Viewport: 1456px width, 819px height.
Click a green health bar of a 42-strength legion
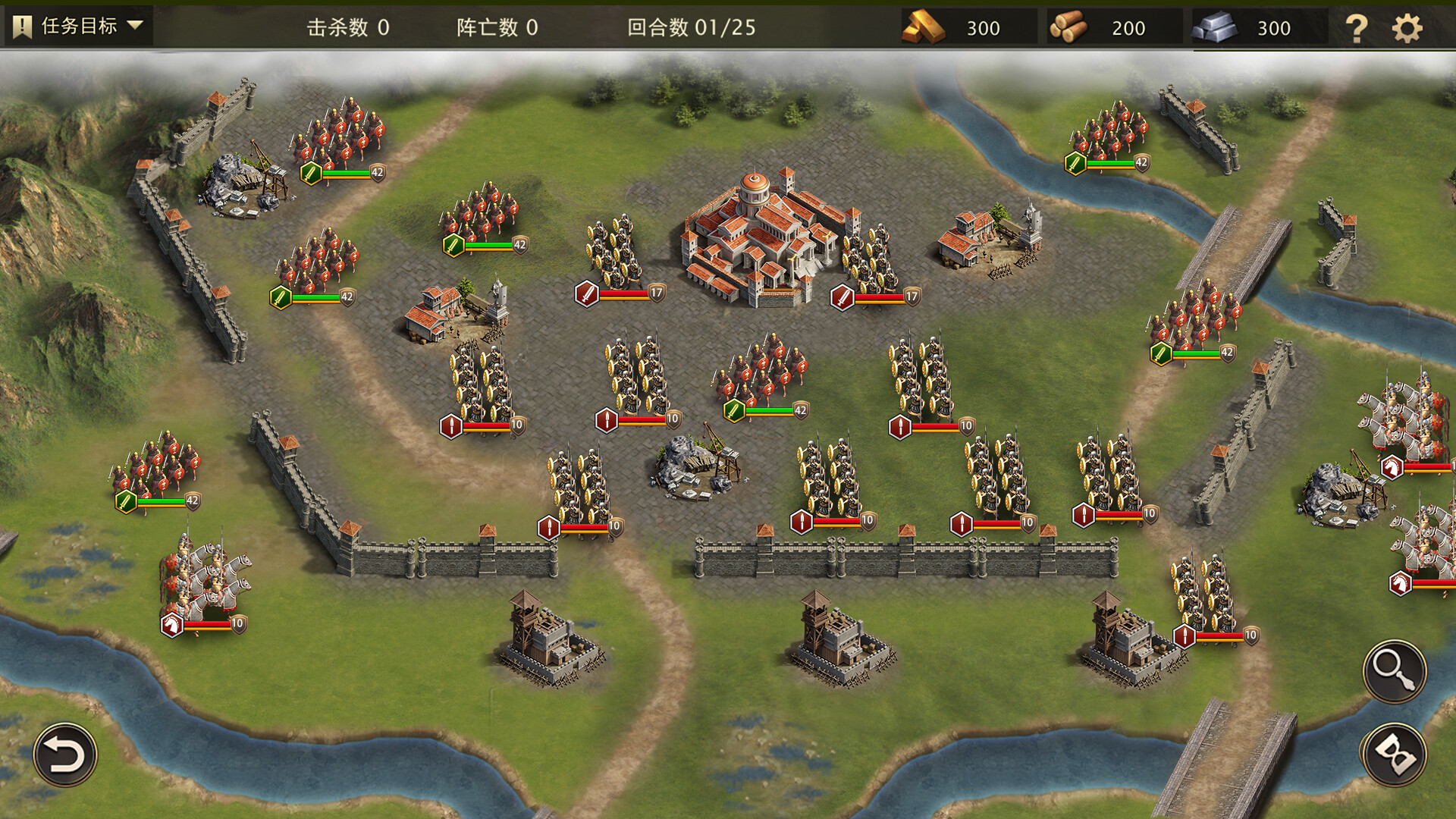click(x=346, y=172)
